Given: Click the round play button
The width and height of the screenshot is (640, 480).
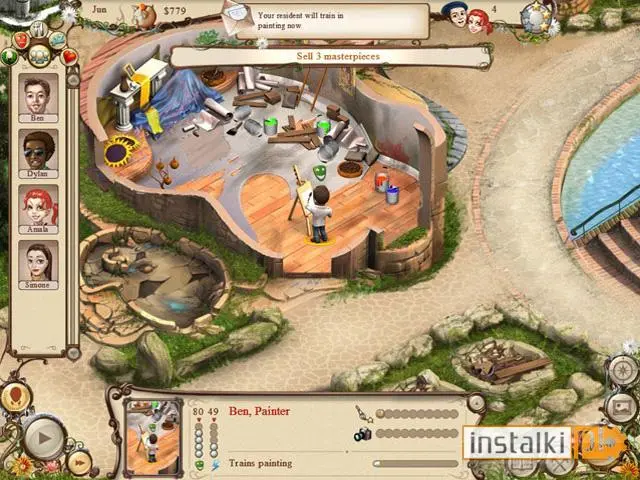Looking at the screenshot, I should pyautogui.click(x=43, y=437).
